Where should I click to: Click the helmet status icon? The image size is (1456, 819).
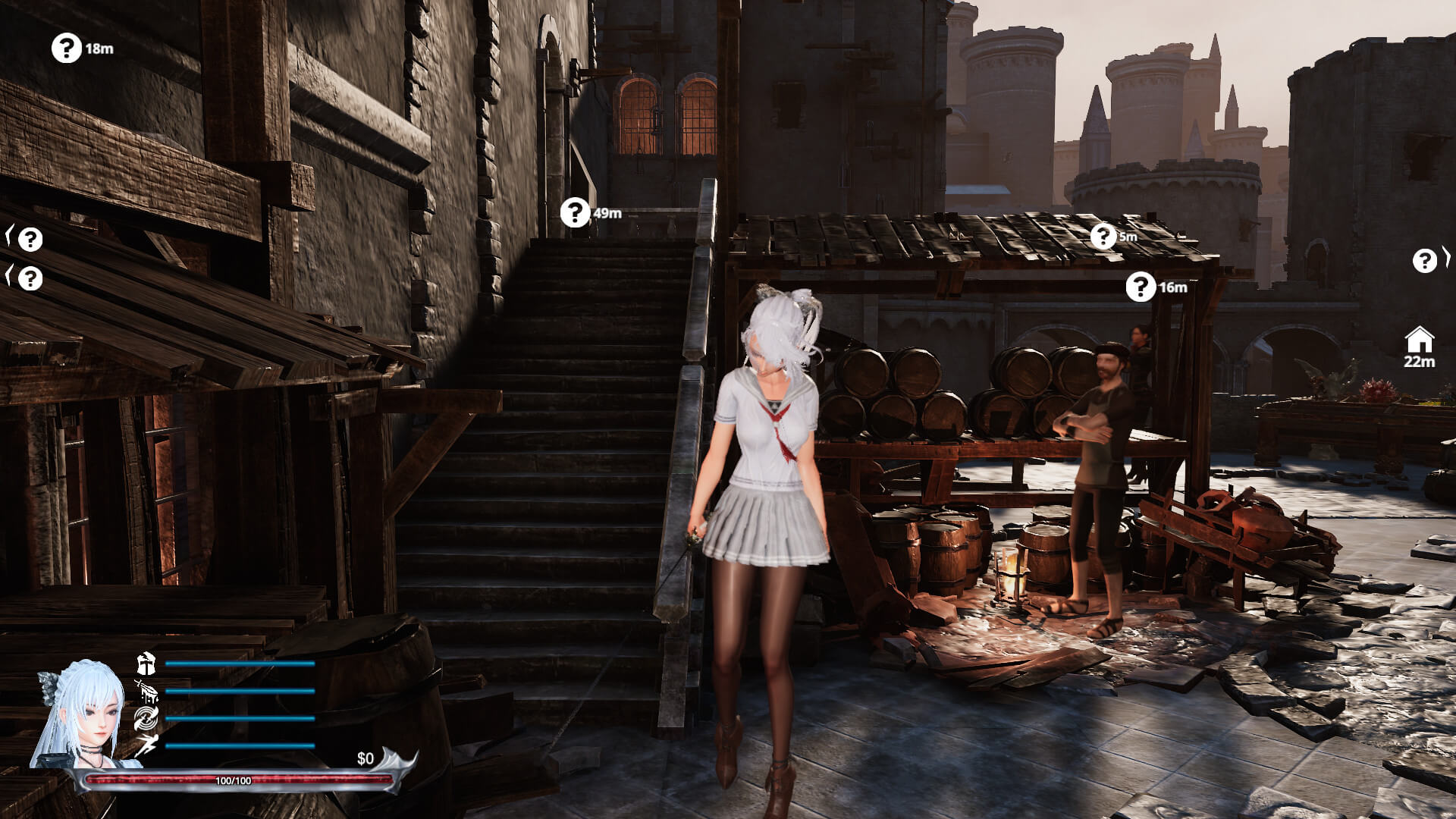point(146,664)
